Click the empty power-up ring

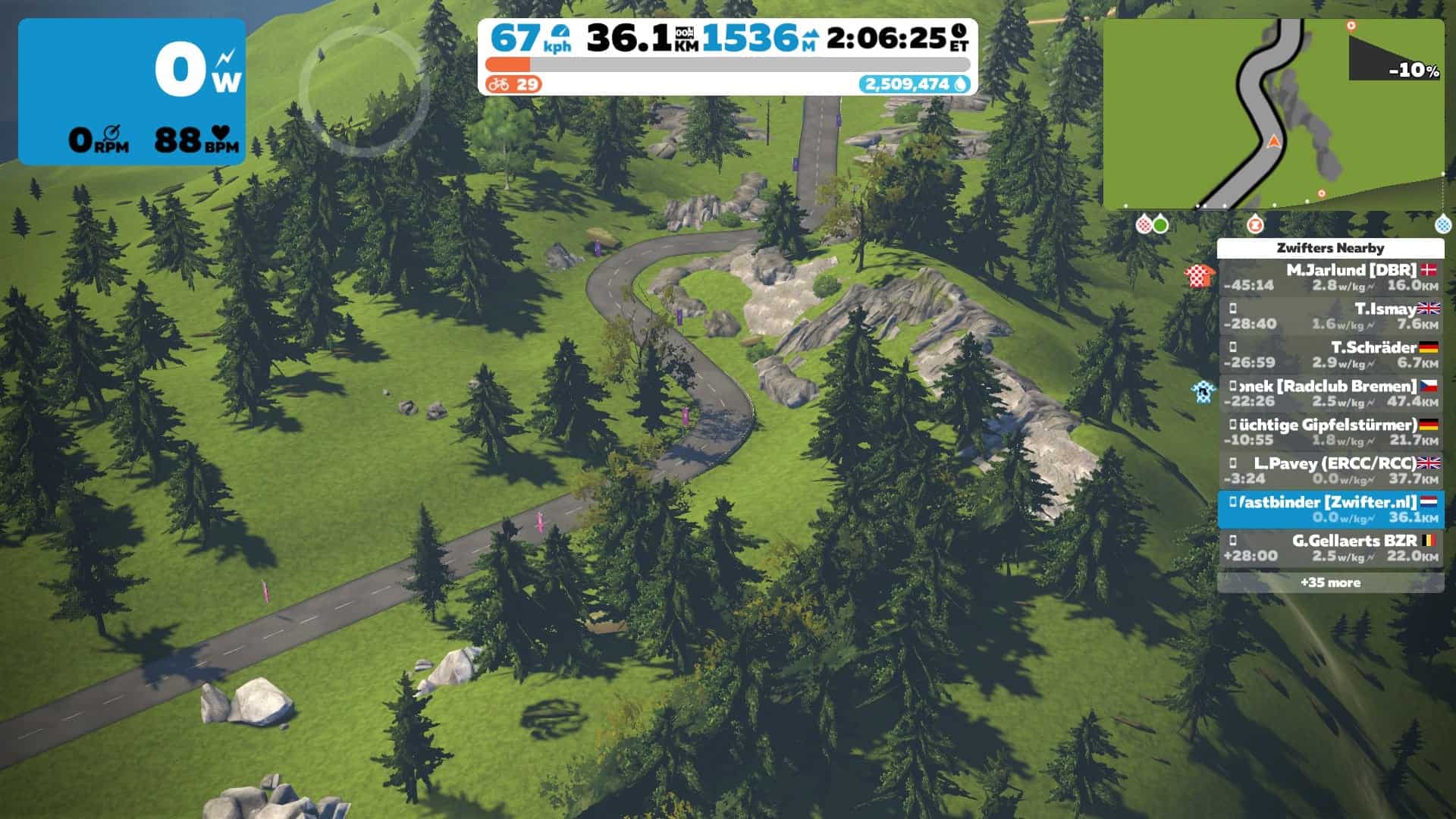pos(363,92)
